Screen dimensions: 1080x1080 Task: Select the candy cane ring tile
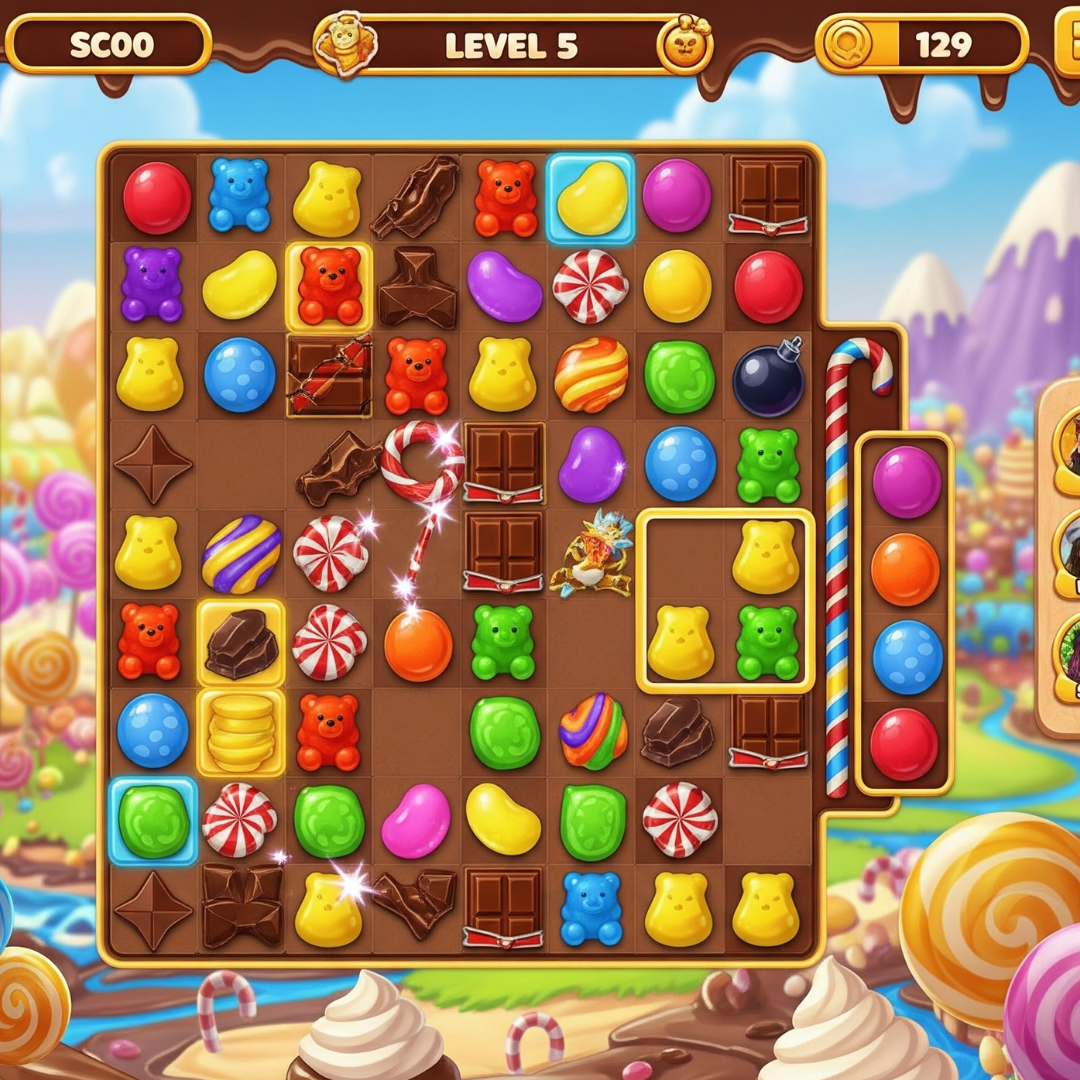[x=422, y=461]
